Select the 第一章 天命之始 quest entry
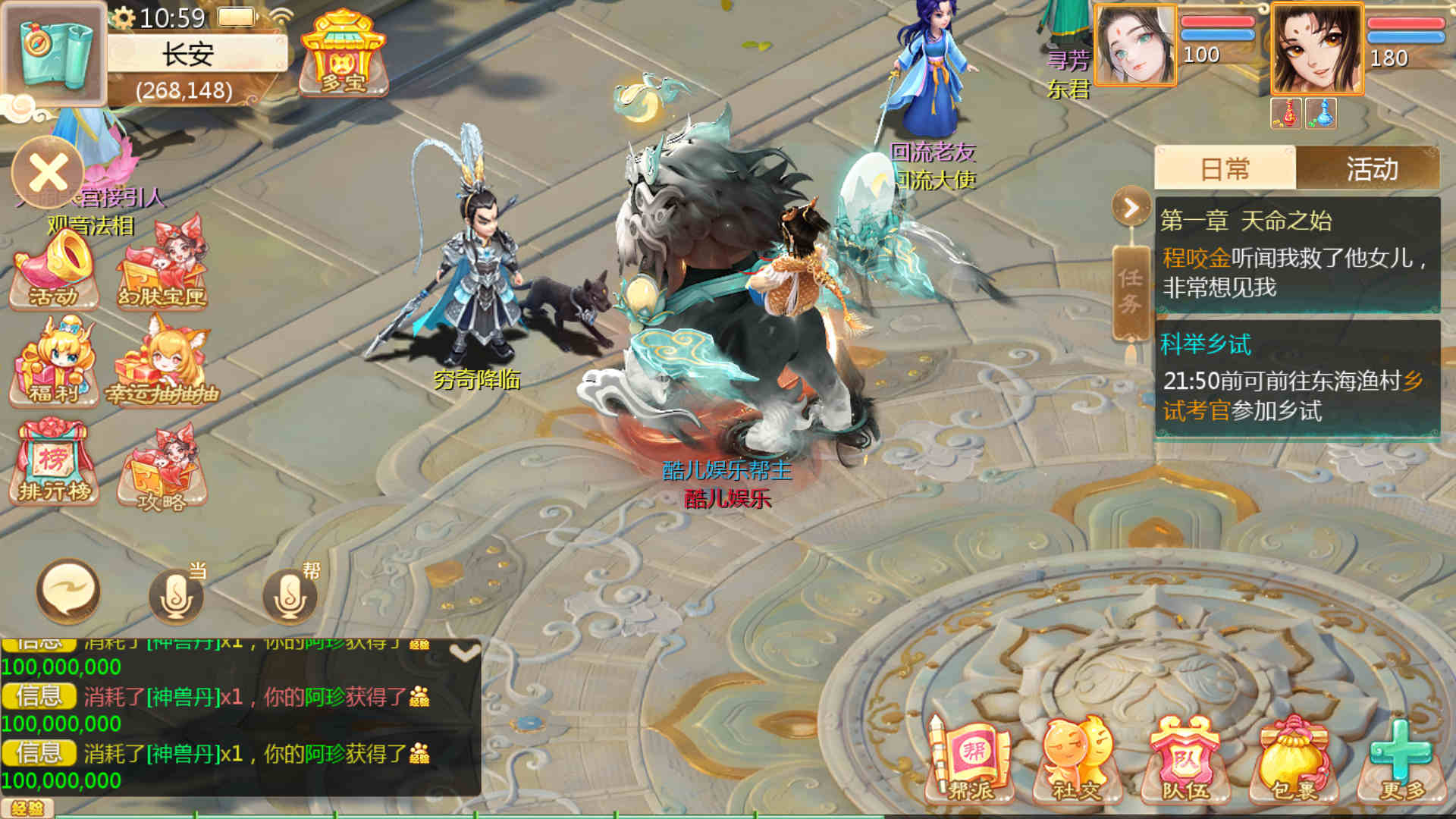Viewport: 1456px width, 819px height. pos(1297,255)
